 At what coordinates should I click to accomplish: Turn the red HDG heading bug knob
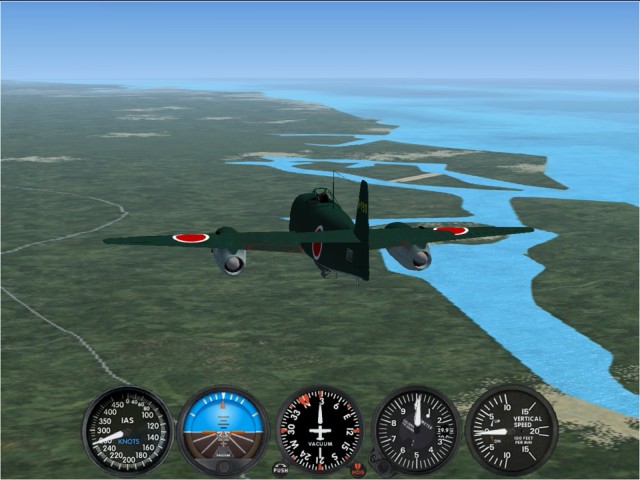[x=358, y=468]
